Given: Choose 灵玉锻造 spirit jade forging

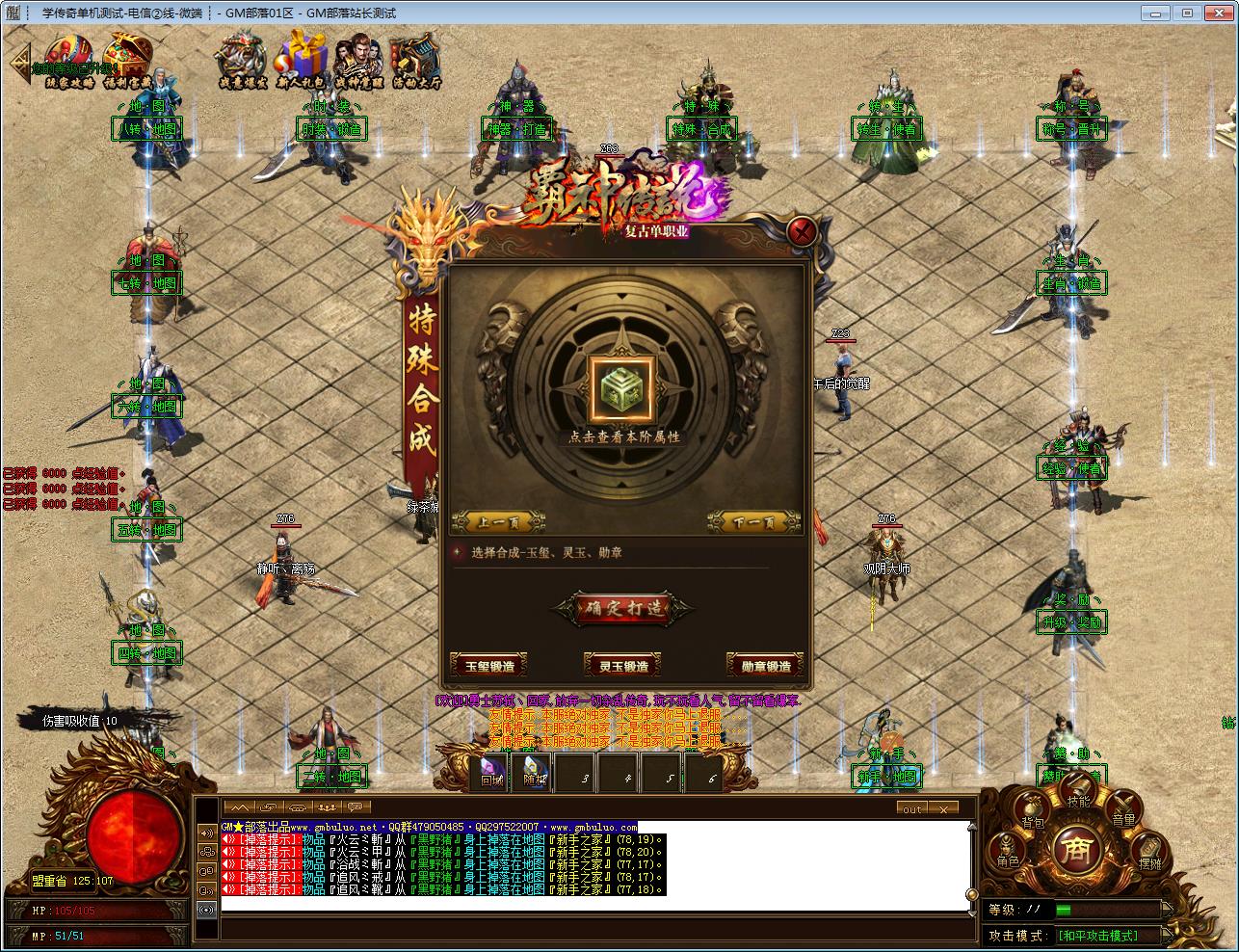Looking at the screenshot, I should click(622, 666).
